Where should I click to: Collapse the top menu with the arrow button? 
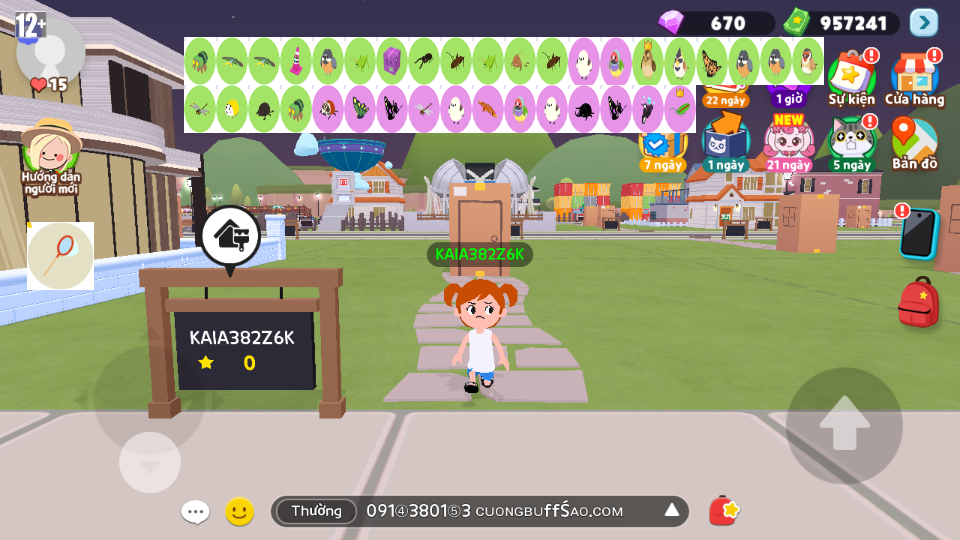click(x=924, y=22)
